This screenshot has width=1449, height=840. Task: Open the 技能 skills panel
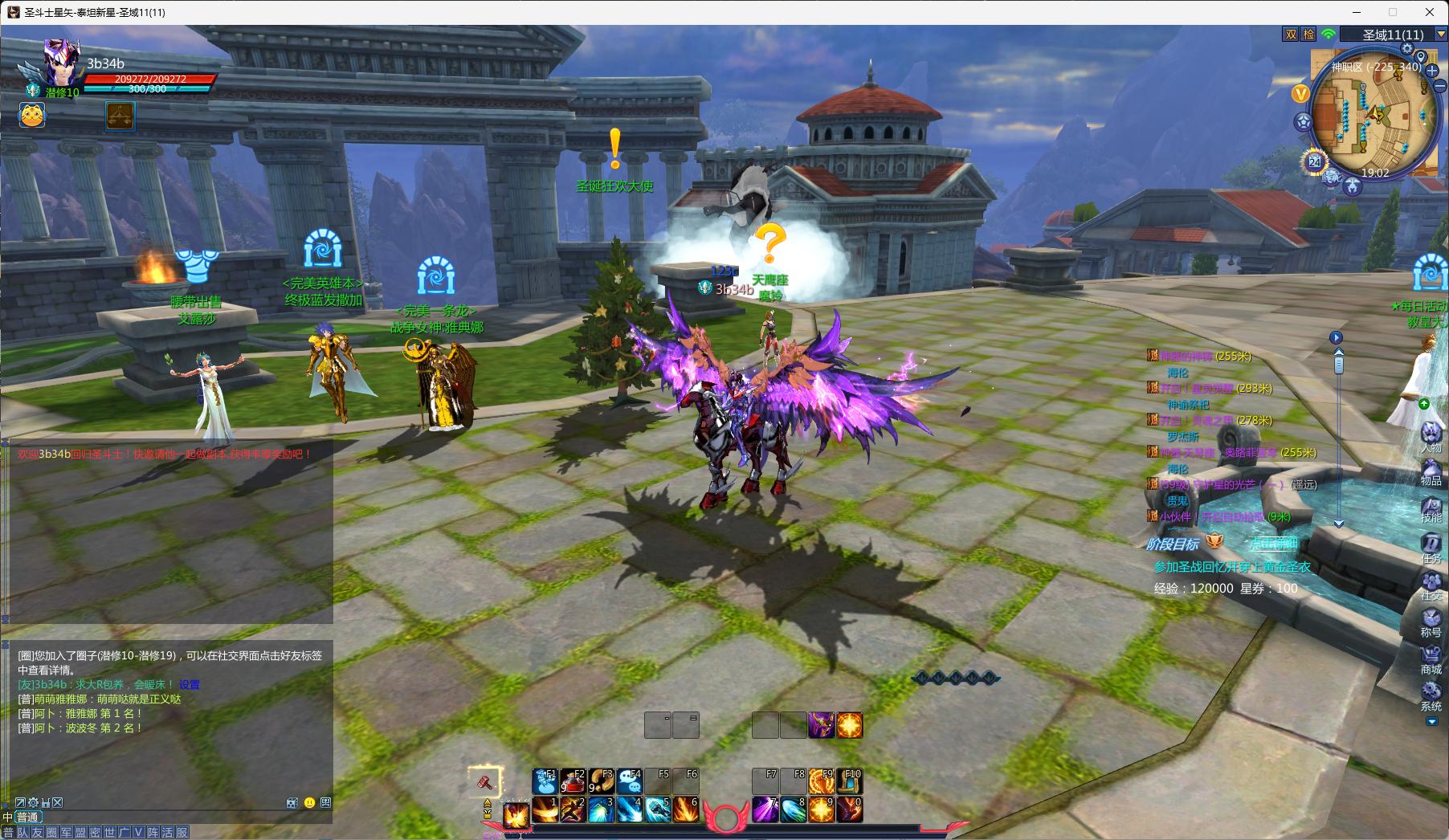click(x=1431, y=508)
